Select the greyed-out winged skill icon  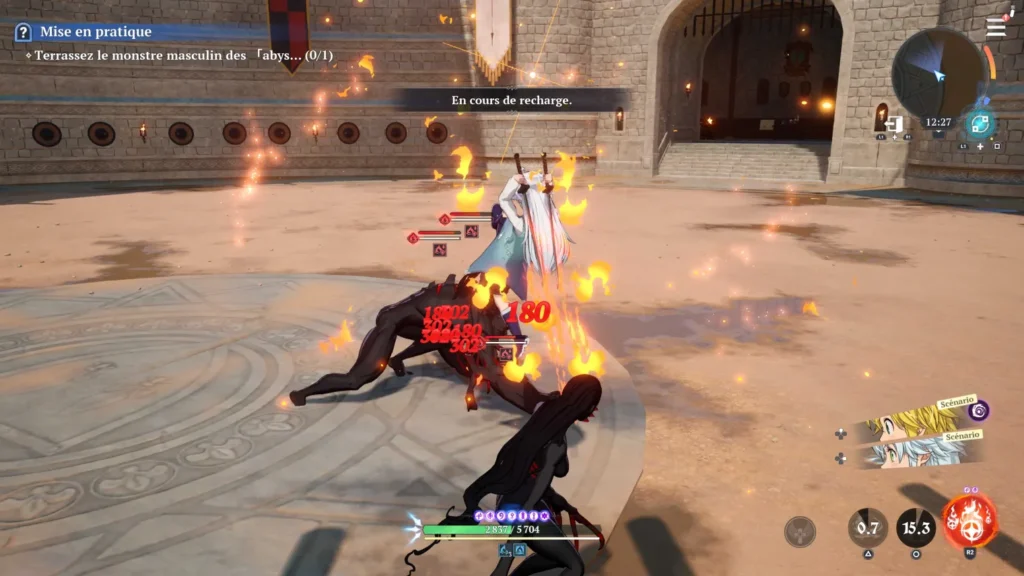pyautogui.click(x=800, y=531)
